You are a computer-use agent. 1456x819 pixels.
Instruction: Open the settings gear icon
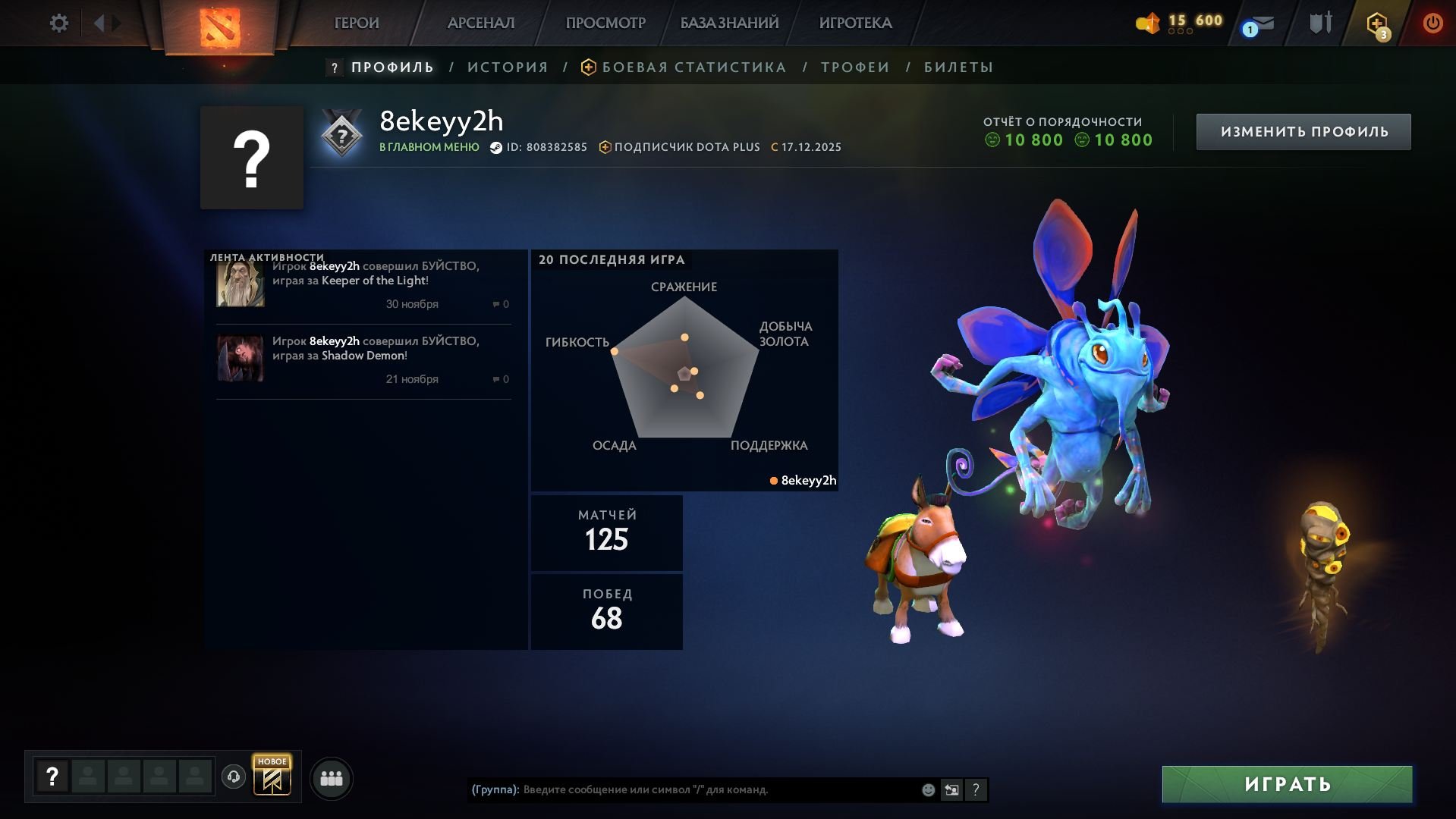[x=58, y=23]
